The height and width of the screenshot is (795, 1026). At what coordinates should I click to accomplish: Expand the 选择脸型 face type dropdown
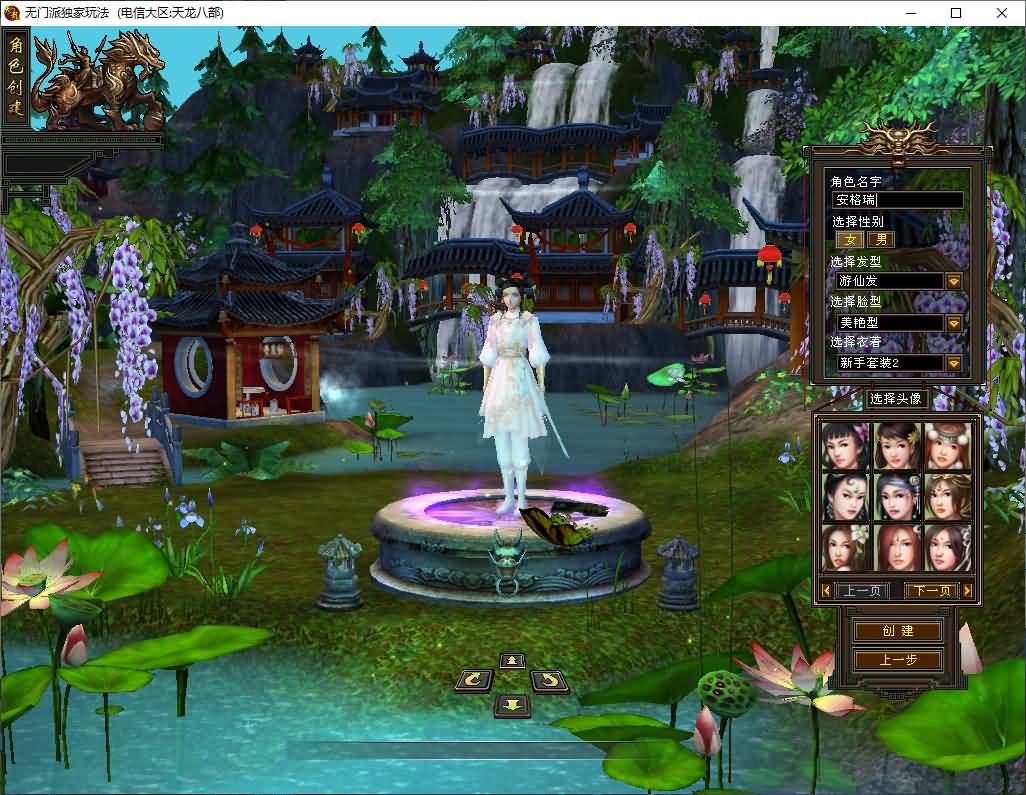pos(953,323)
